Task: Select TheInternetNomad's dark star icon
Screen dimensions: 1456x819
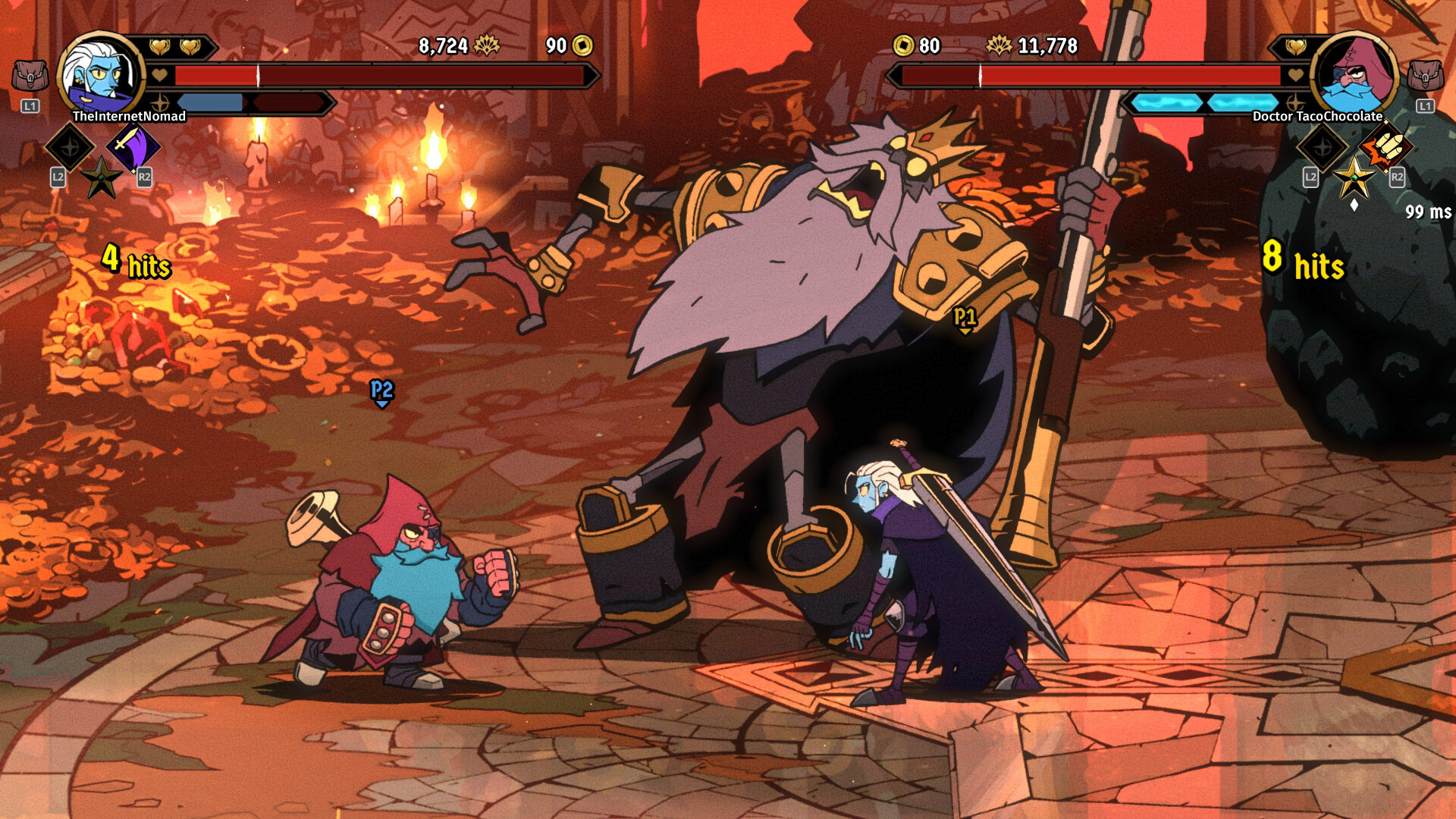Action: point(101,178)
